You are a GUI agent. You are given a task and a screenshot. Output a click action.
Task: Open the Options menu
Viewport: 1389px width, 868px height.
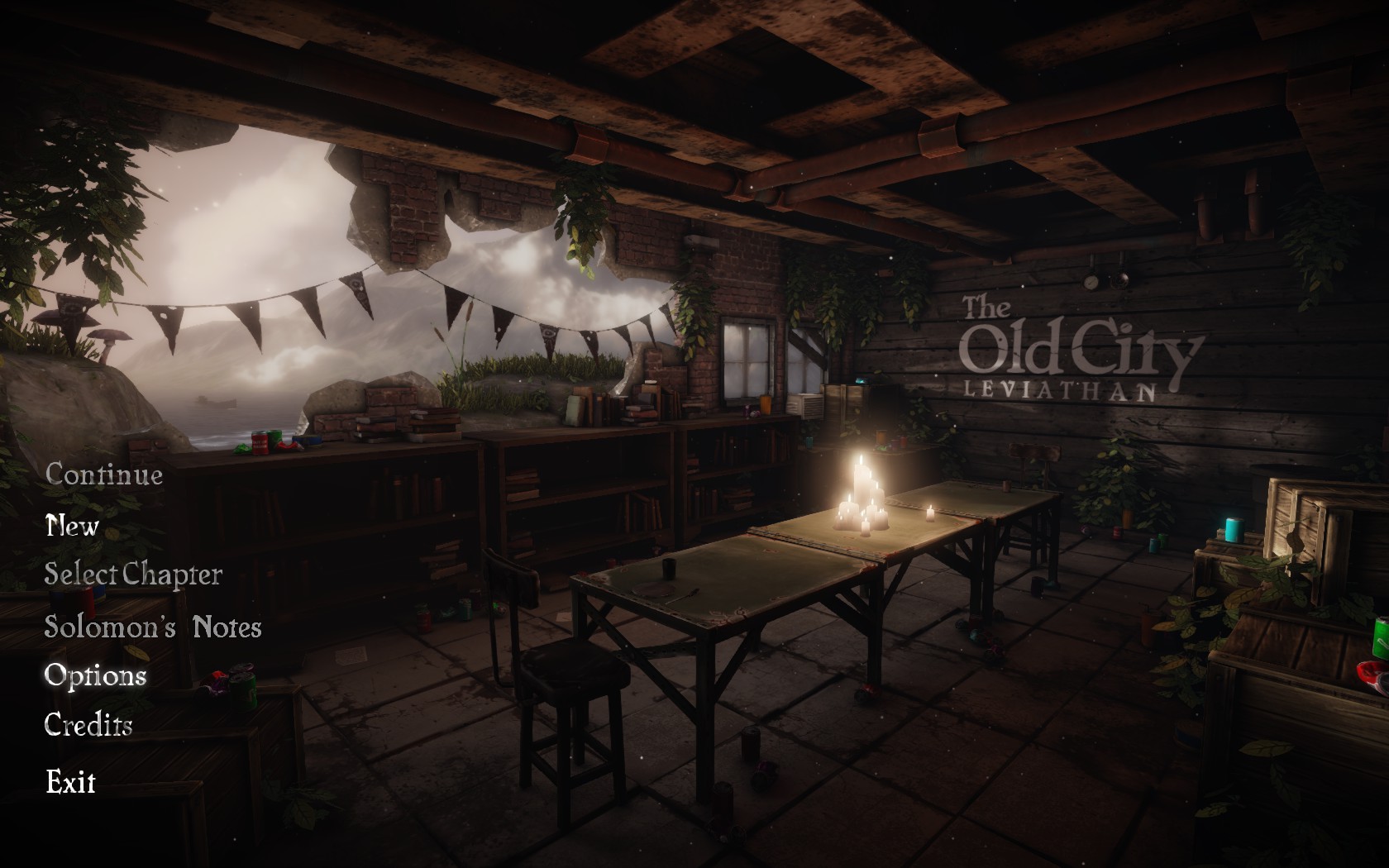pyautogui.click(x=95, y=675)
